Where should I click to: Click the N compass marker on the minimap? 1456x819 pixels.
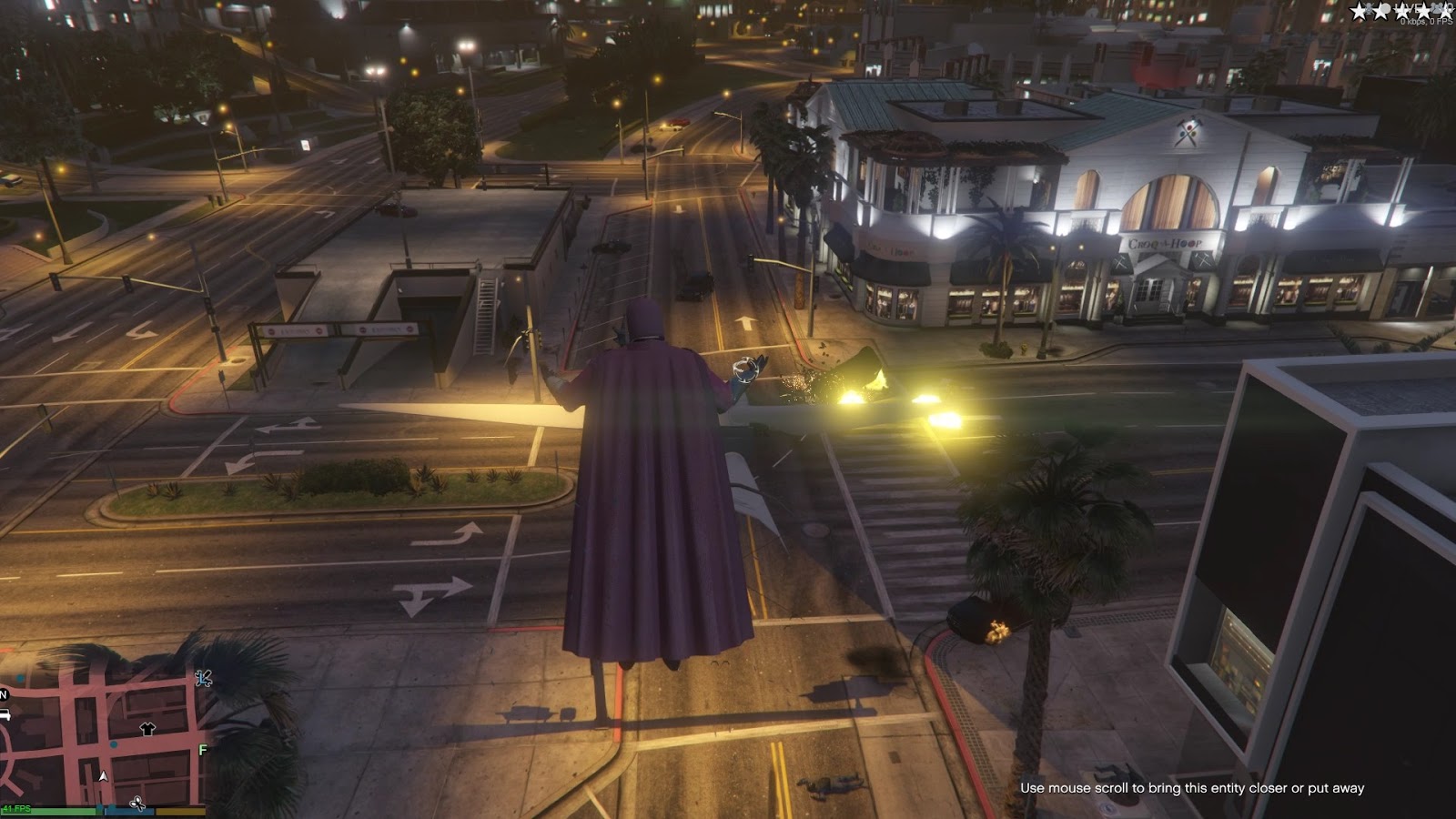click(4, 693)
